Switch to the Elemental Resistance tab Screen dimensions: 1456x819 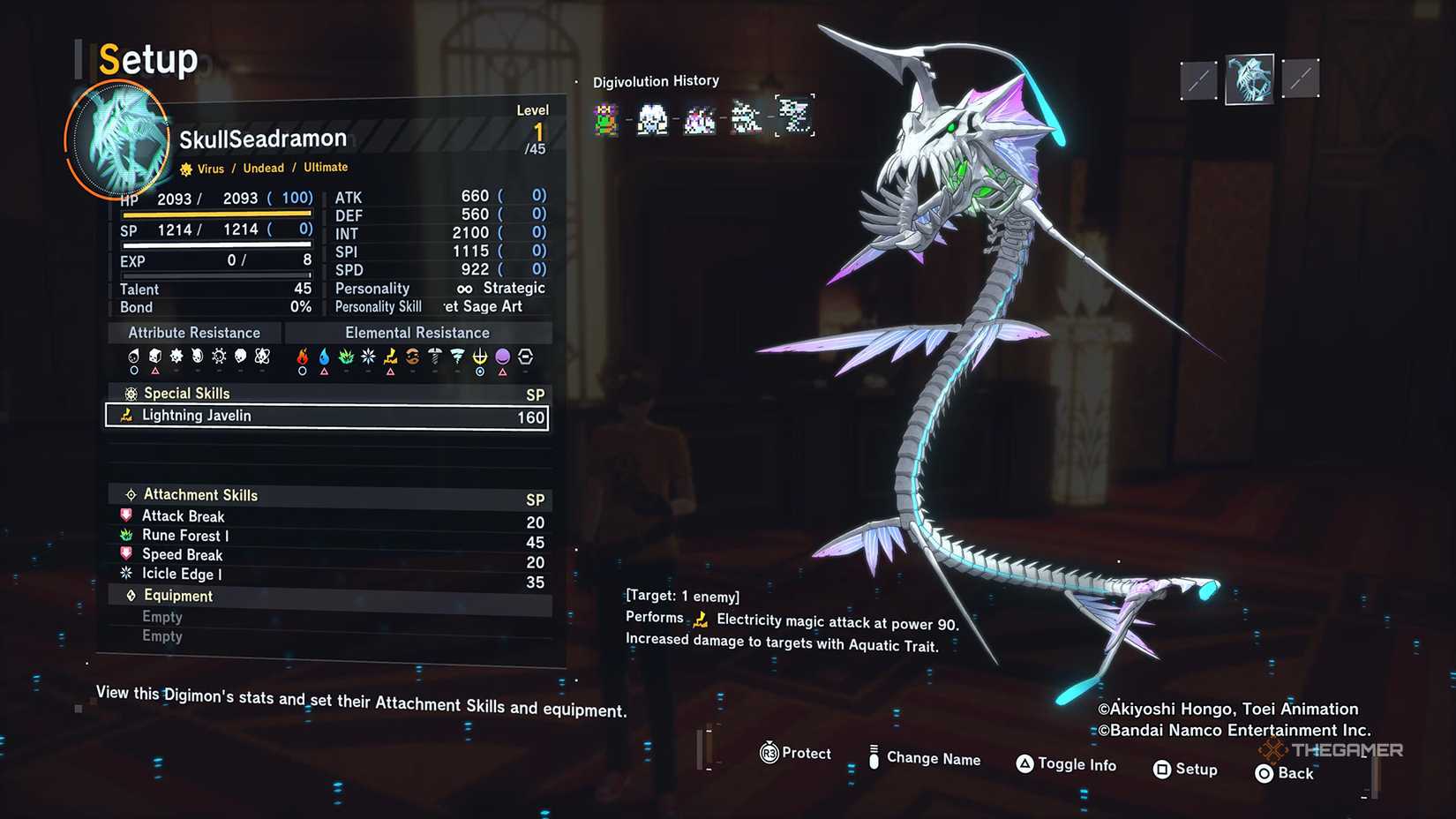tap(417, 333)
